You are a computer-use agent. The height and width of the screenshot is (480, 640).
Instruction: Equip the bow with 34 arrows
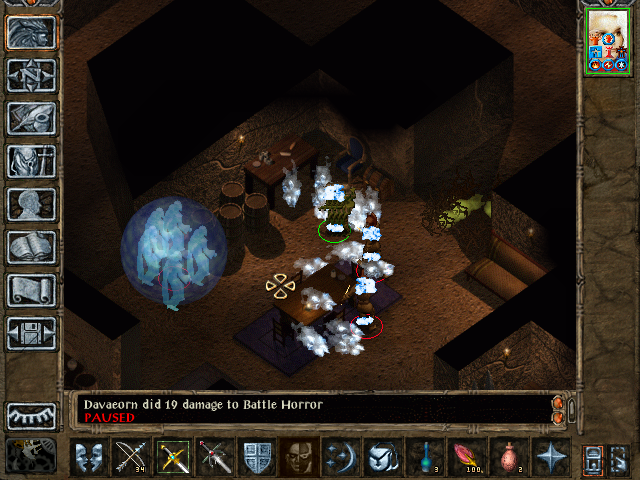(131, 456)
